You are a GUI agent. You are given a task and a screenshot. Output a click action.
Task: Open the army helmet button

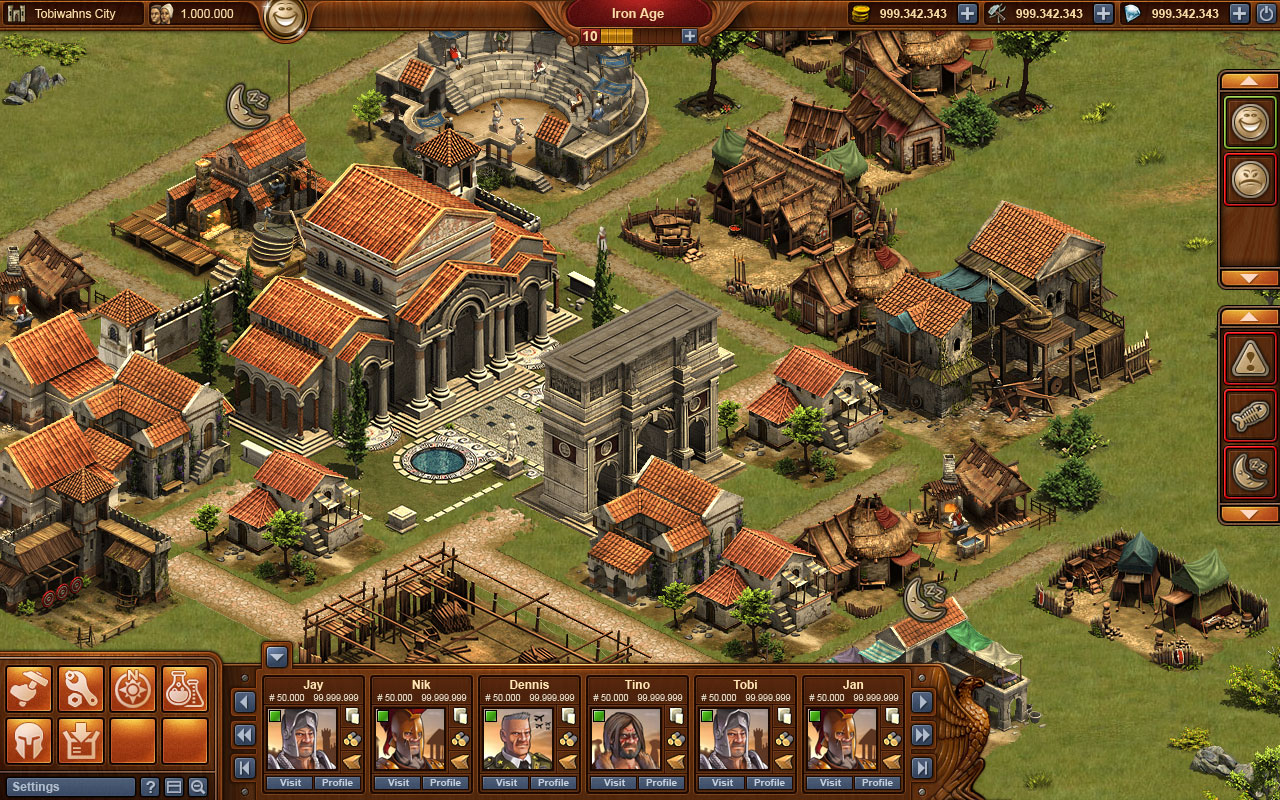tap(29, 741)
